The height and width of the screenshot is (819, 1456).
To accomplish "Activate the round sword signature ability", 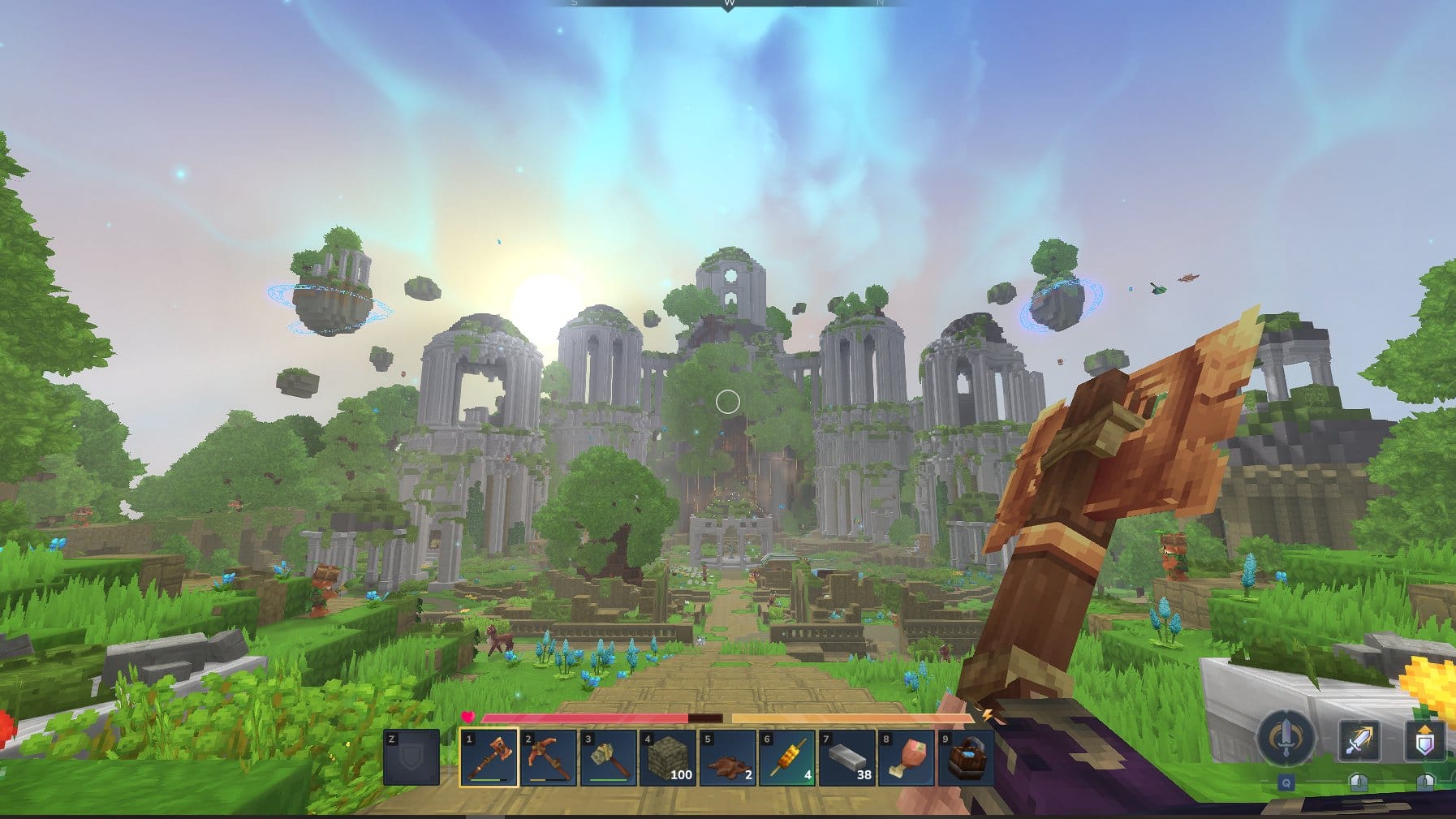I will (1286, 739).
